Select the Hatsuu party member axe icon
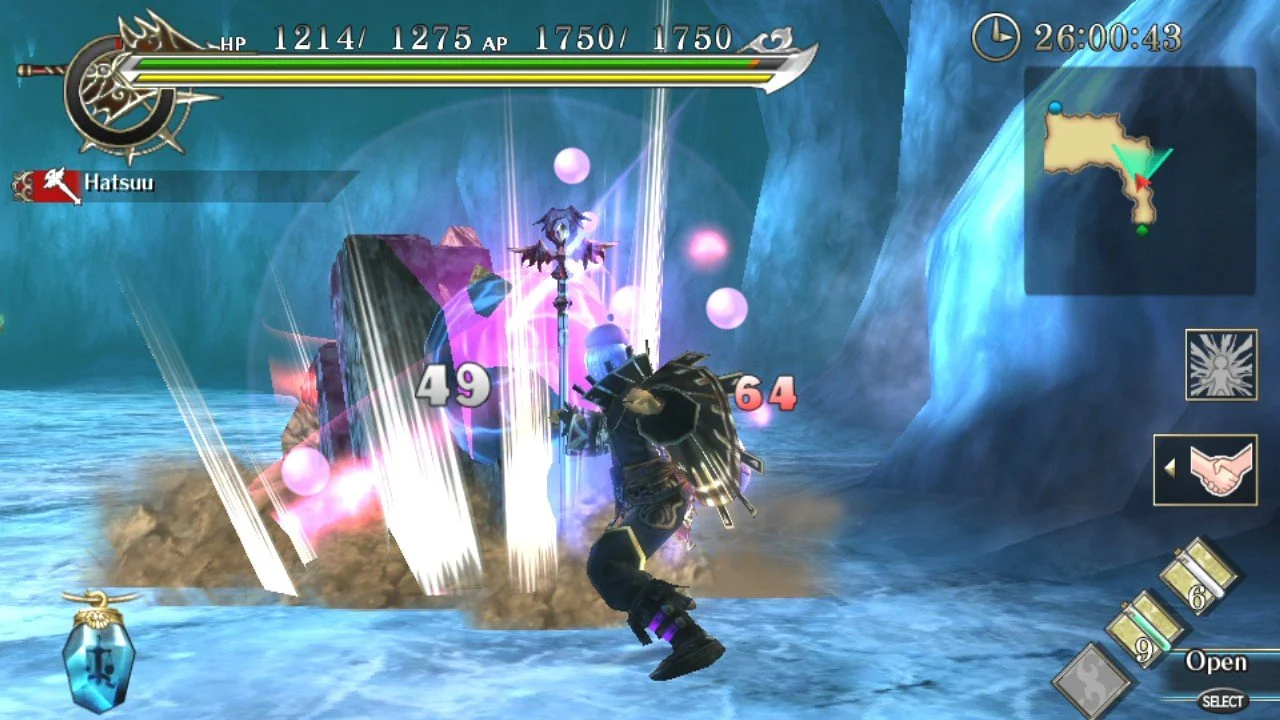The height and width of the screenshot is (720, 1280). [55, 183]
